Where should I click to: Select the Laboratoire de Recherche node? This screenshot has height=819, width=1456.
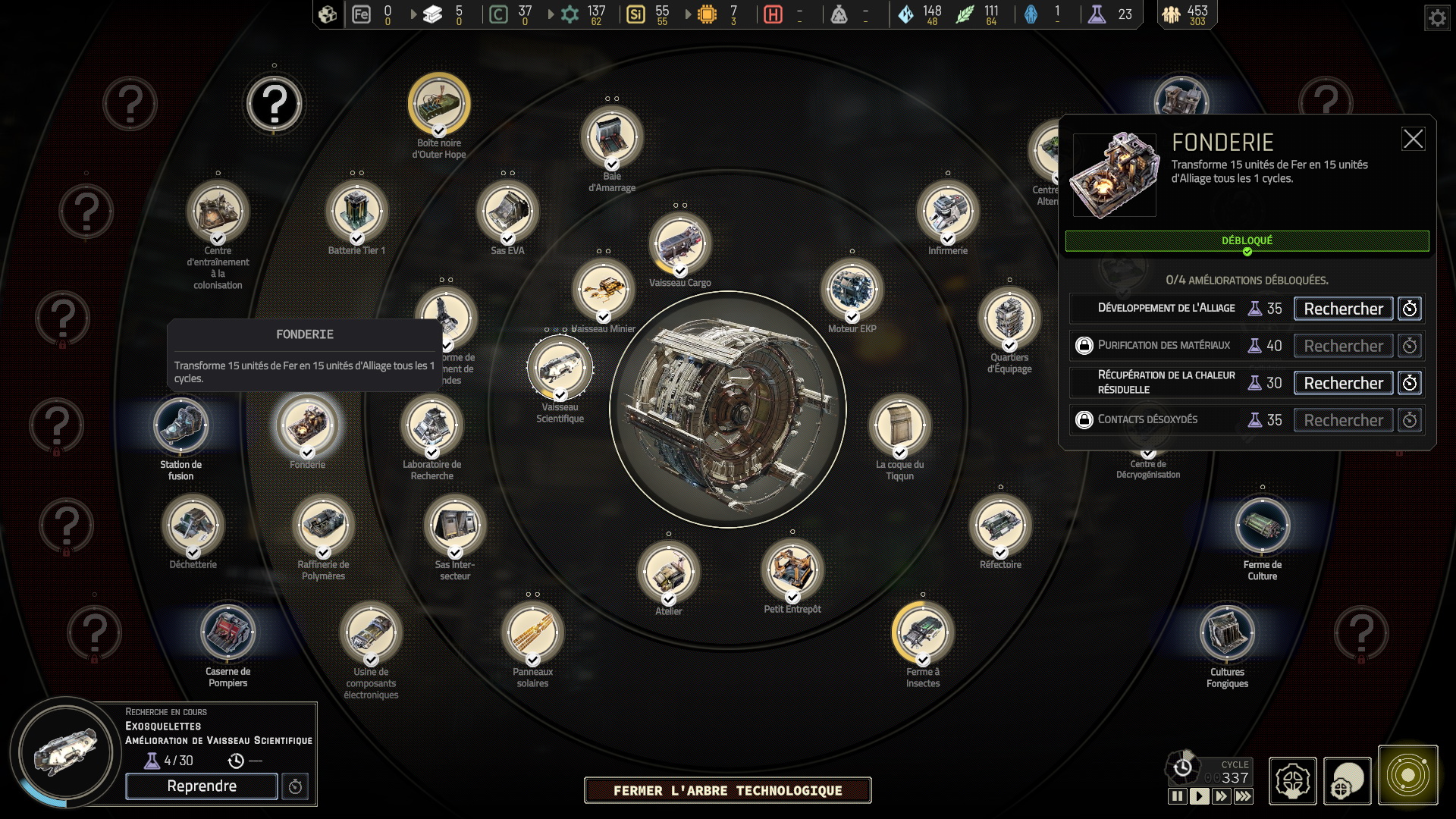[431, 425]
